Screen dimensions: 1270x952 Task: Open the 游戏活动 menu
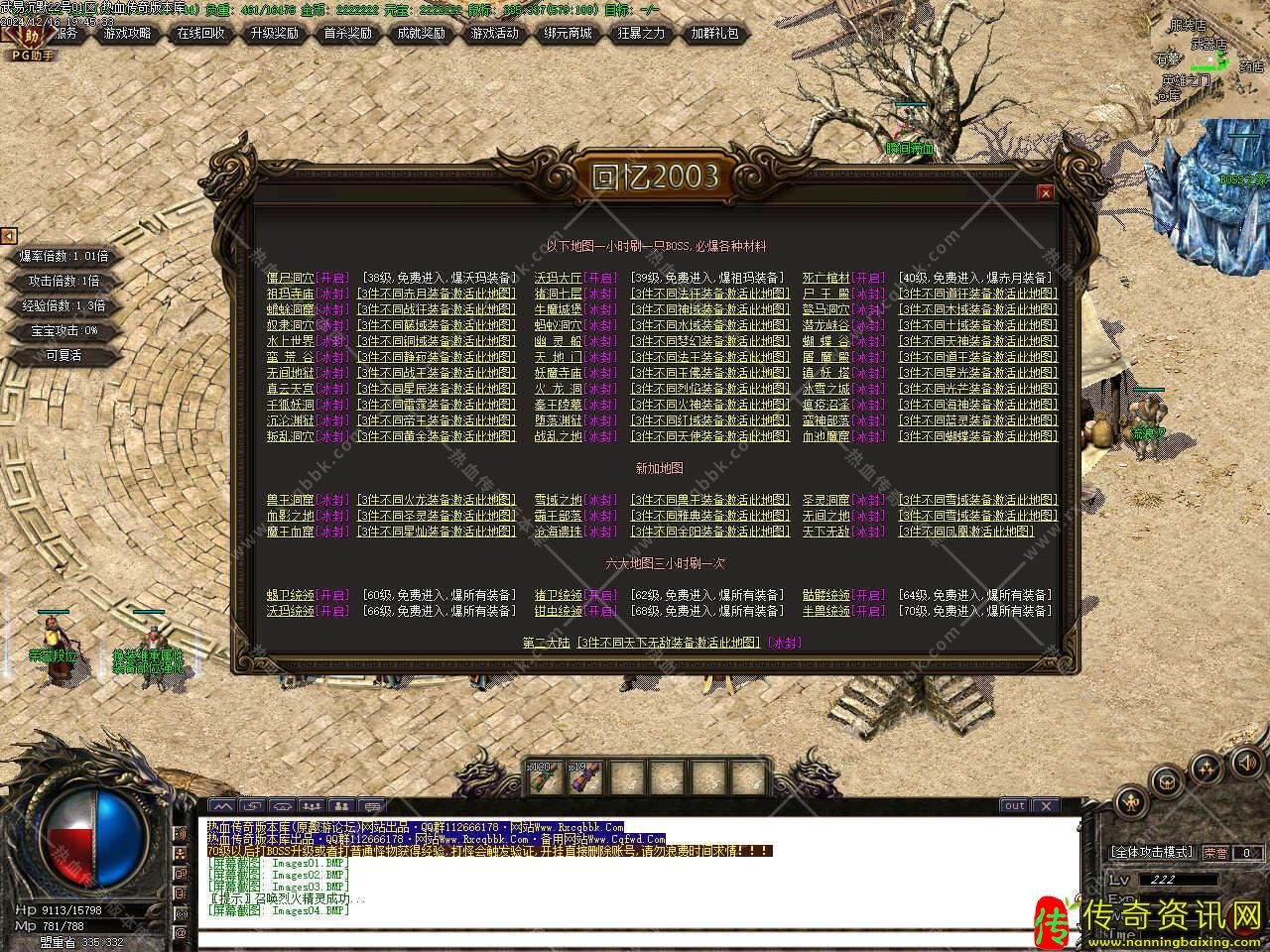495,33
